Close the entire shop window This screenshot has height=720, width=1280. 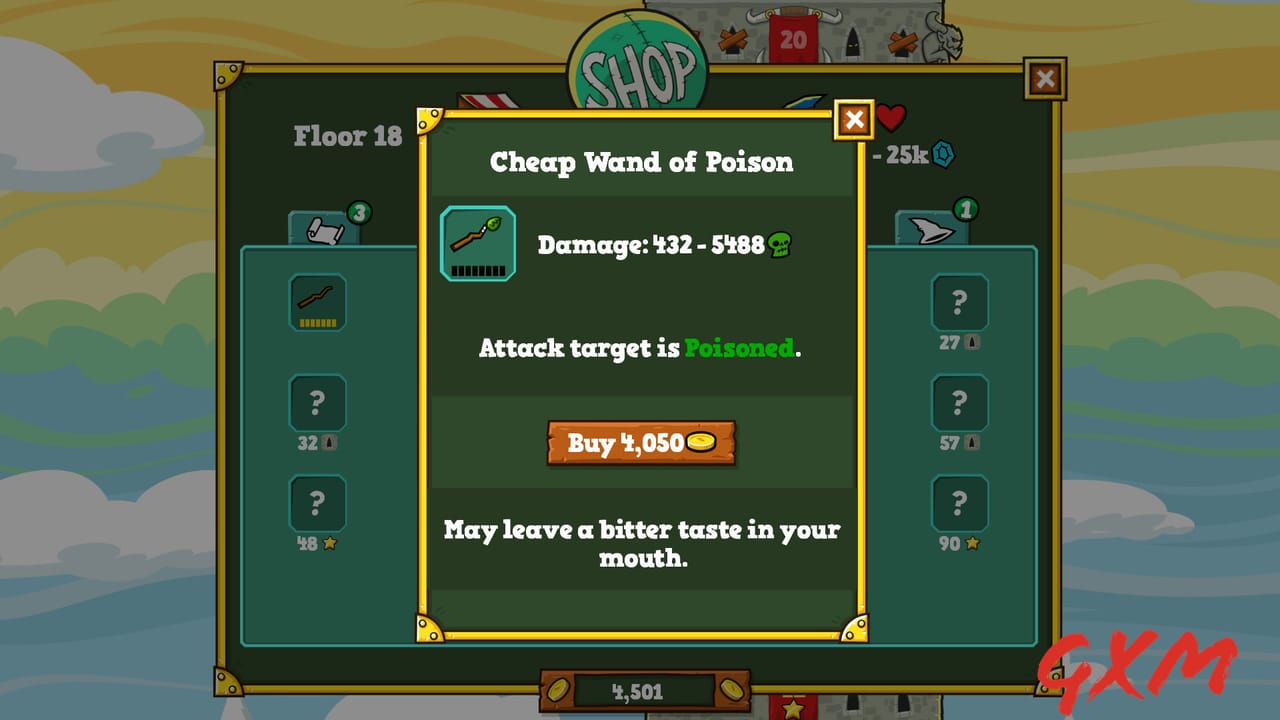point(1044,79)
